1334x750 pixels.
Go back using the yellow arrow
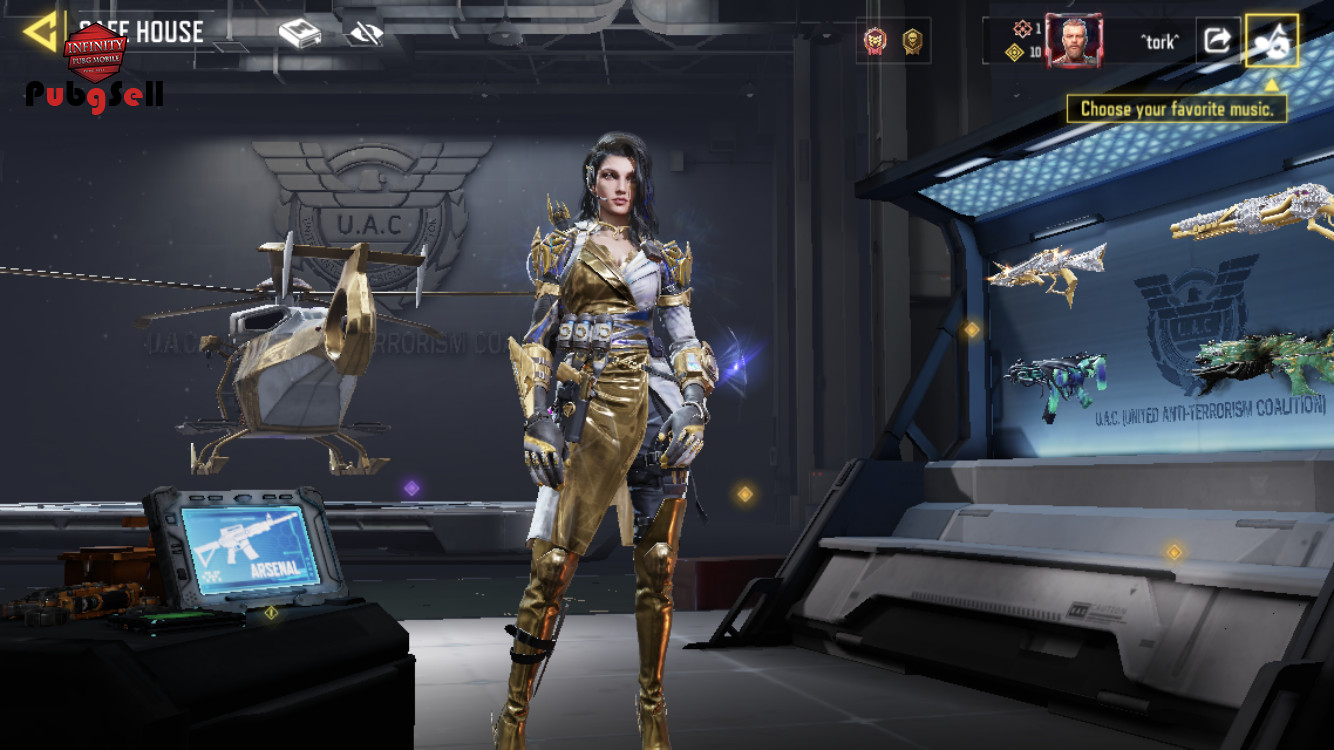point(40,32)
